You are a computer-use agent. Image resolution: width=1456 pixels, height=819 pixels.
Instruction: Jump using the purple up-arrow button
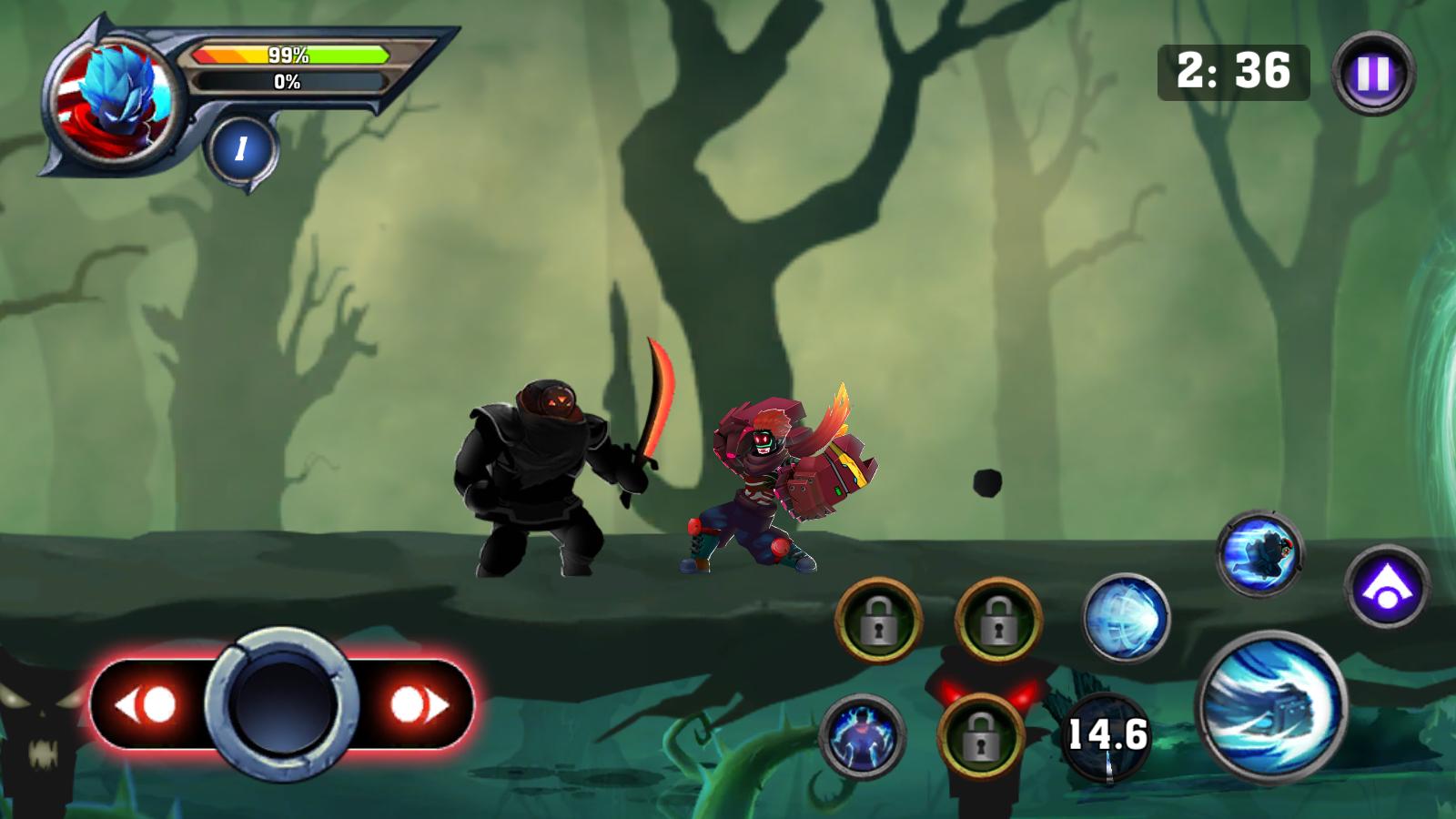[x=1386, y=587]
